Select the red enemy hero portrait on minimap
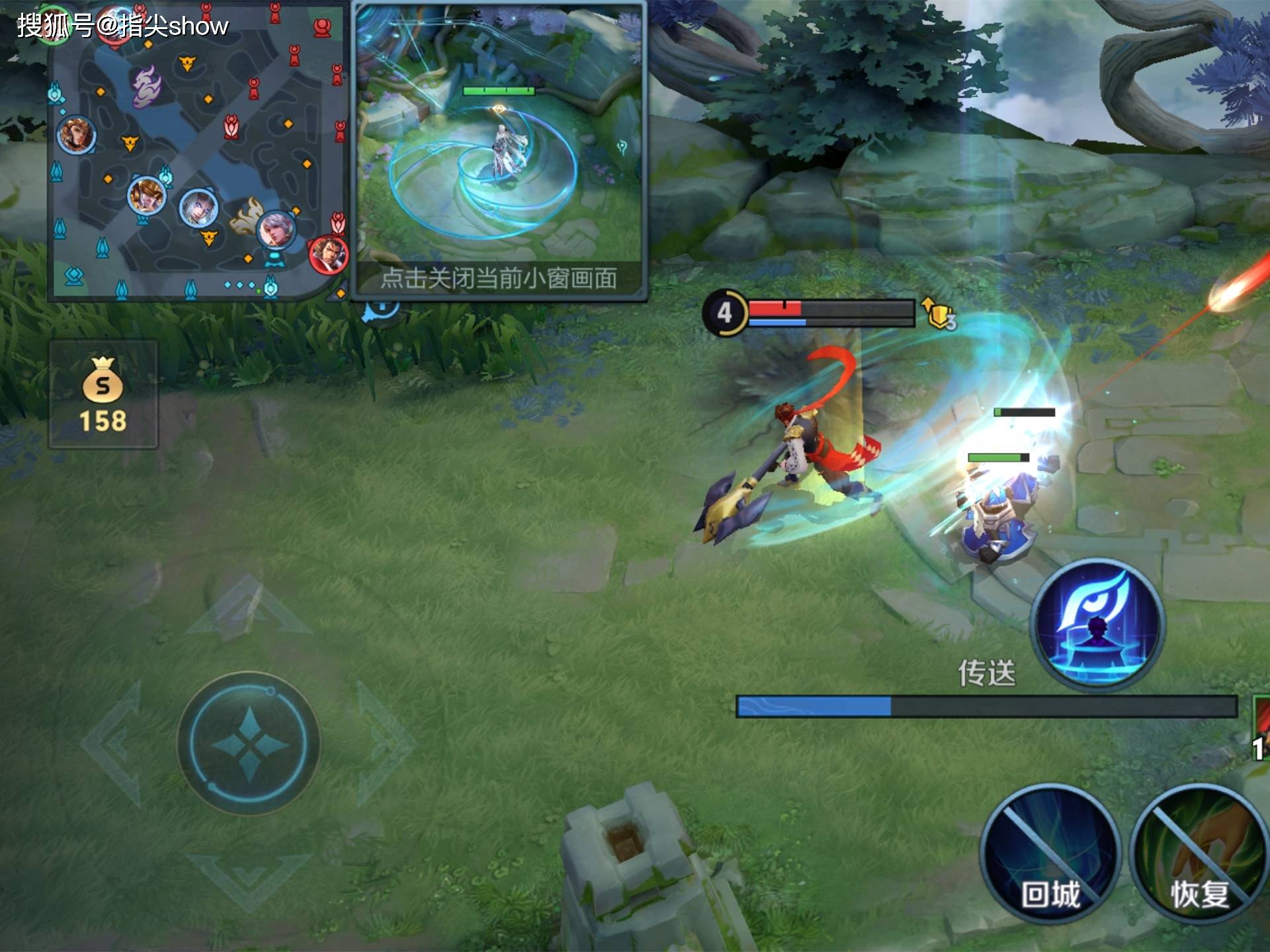 point(328,254)
